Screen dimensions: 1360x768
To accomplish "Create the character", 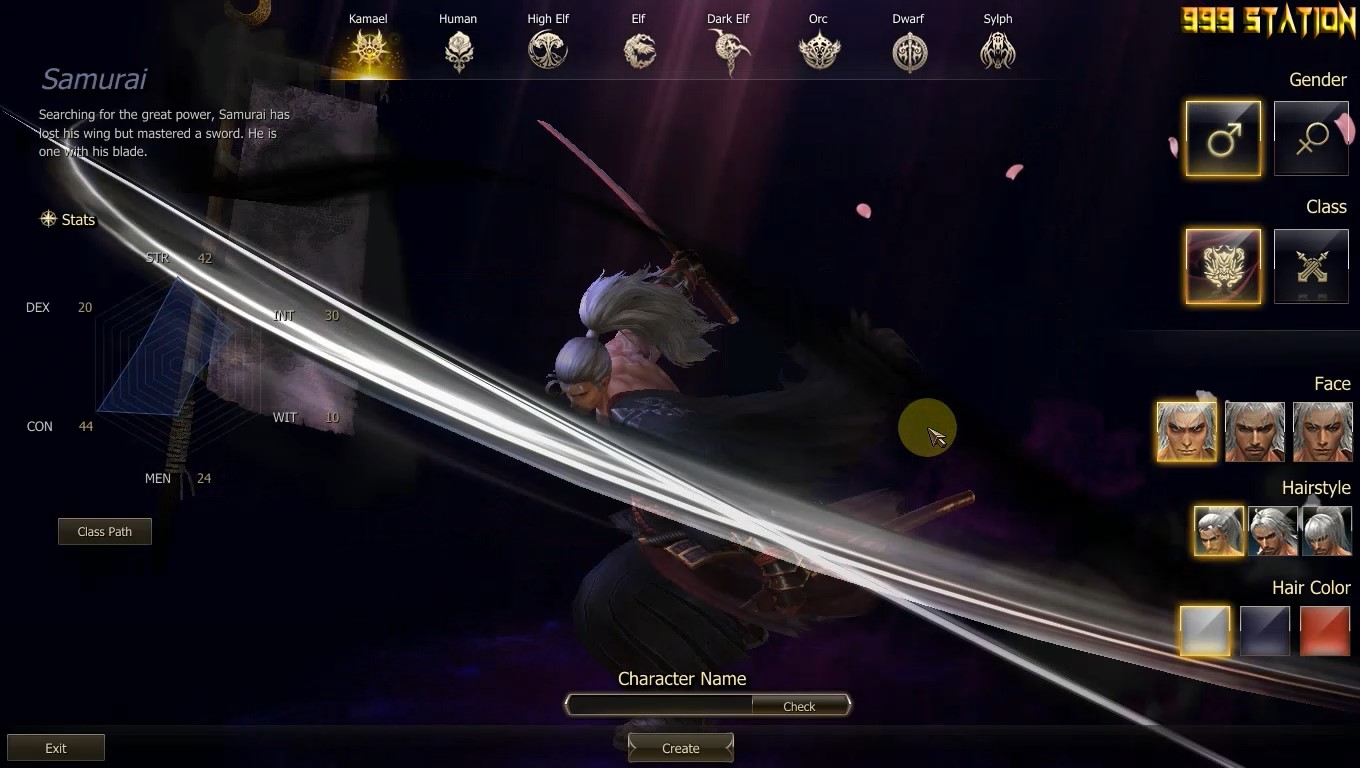I will pos(681,748).
